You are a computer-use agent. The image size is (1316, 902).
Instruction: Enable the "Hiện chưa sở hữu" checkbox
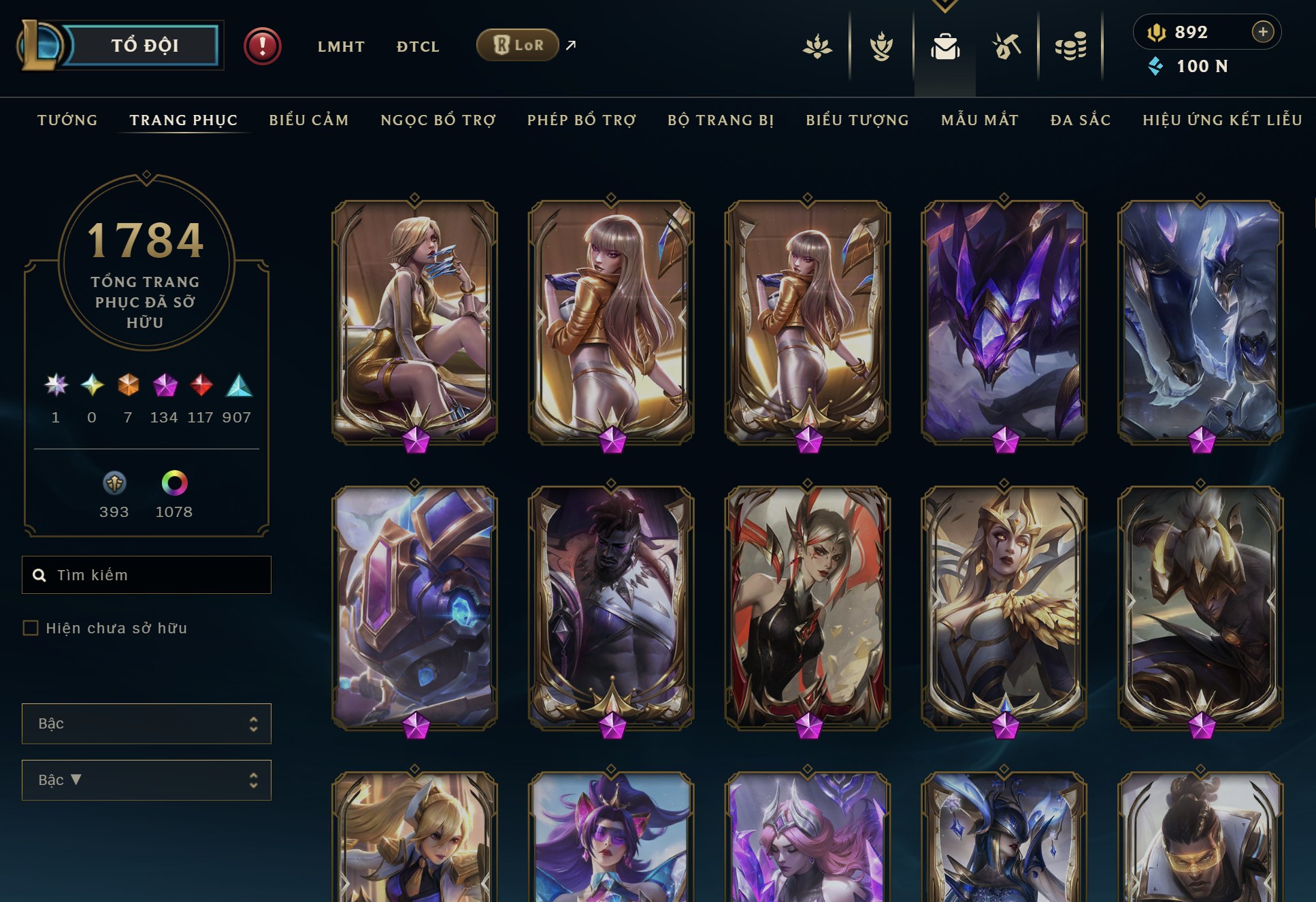pyautogui.click(x=30, y=629)
